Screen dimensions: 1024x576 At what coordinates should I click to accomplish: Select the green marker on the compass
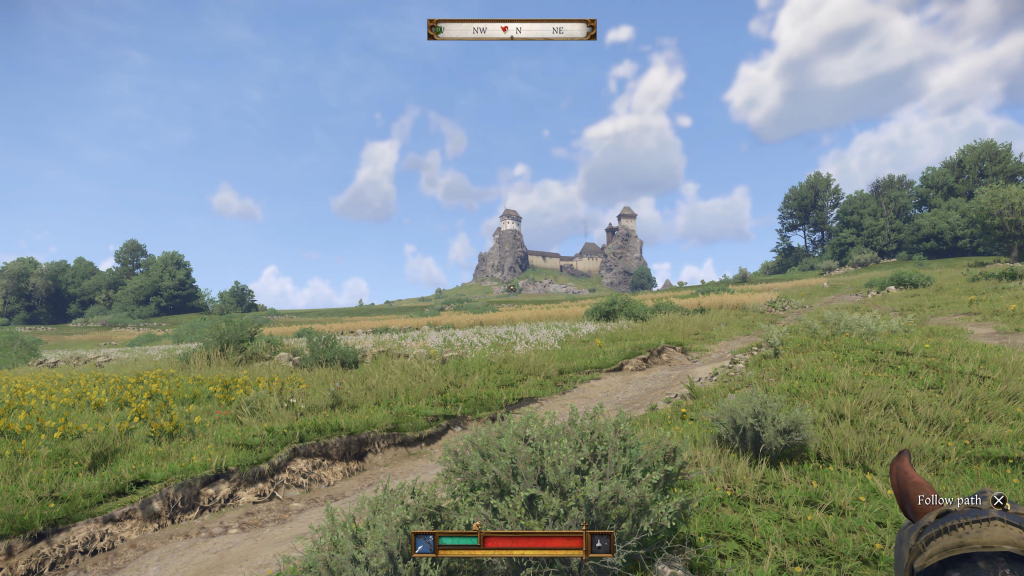(x=437, y=30)
